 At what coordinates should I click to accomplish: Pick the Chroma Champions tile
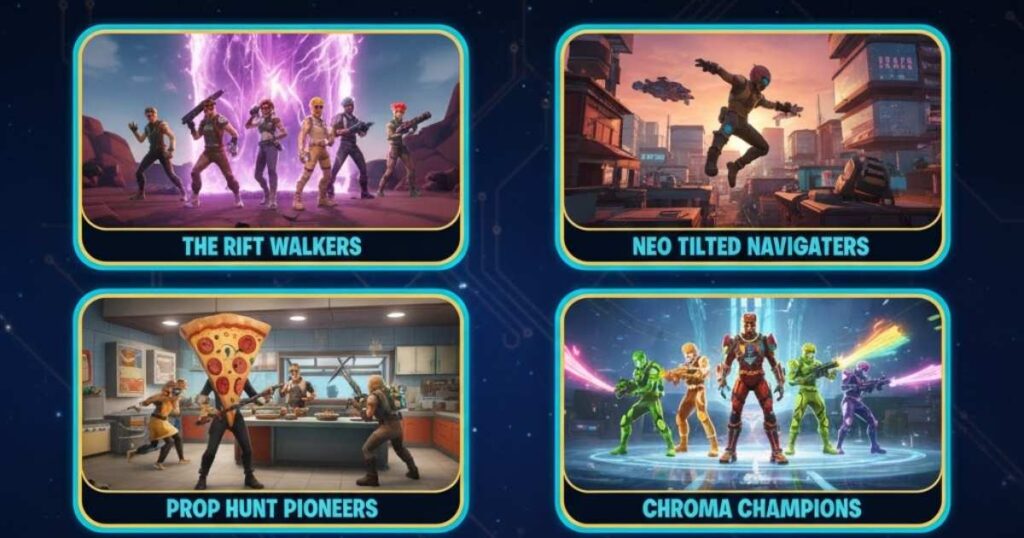[752, 410]
